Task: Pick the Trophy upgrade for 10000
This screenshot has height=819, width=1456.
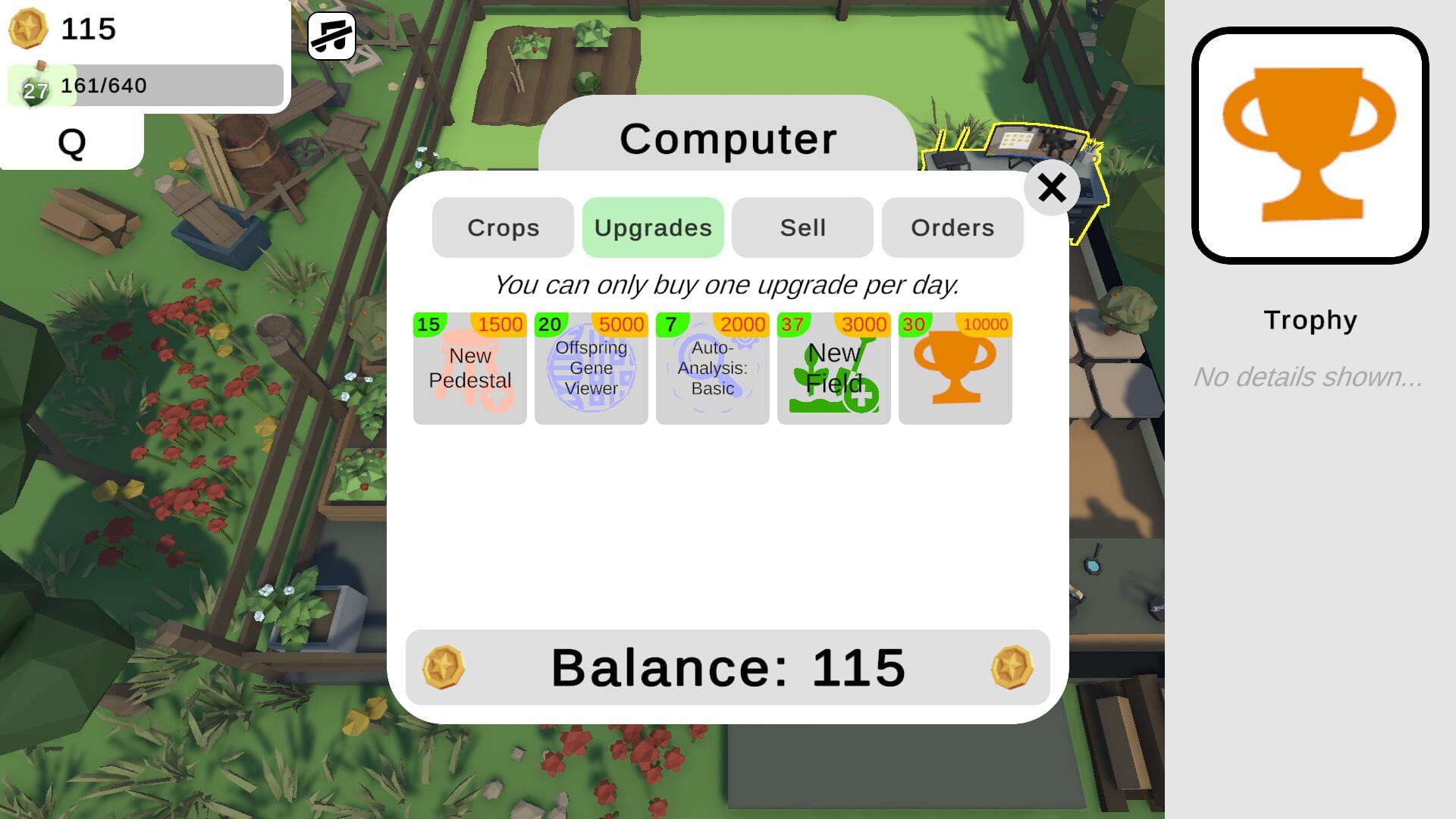Action: pyautogui.click(x=955, y=368)
